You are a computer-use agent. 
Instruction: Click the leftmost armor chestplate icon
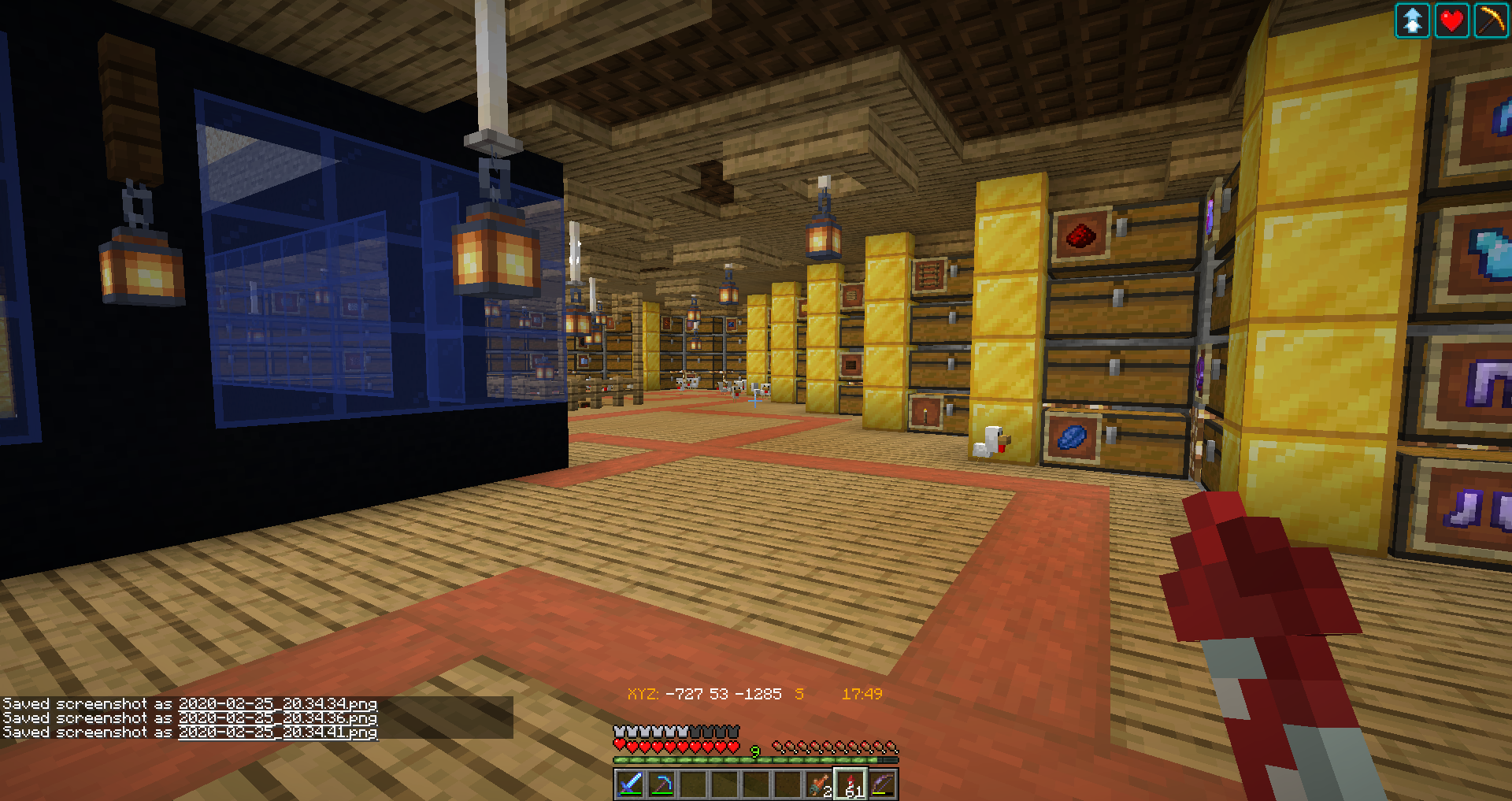(x=619, y=731)
